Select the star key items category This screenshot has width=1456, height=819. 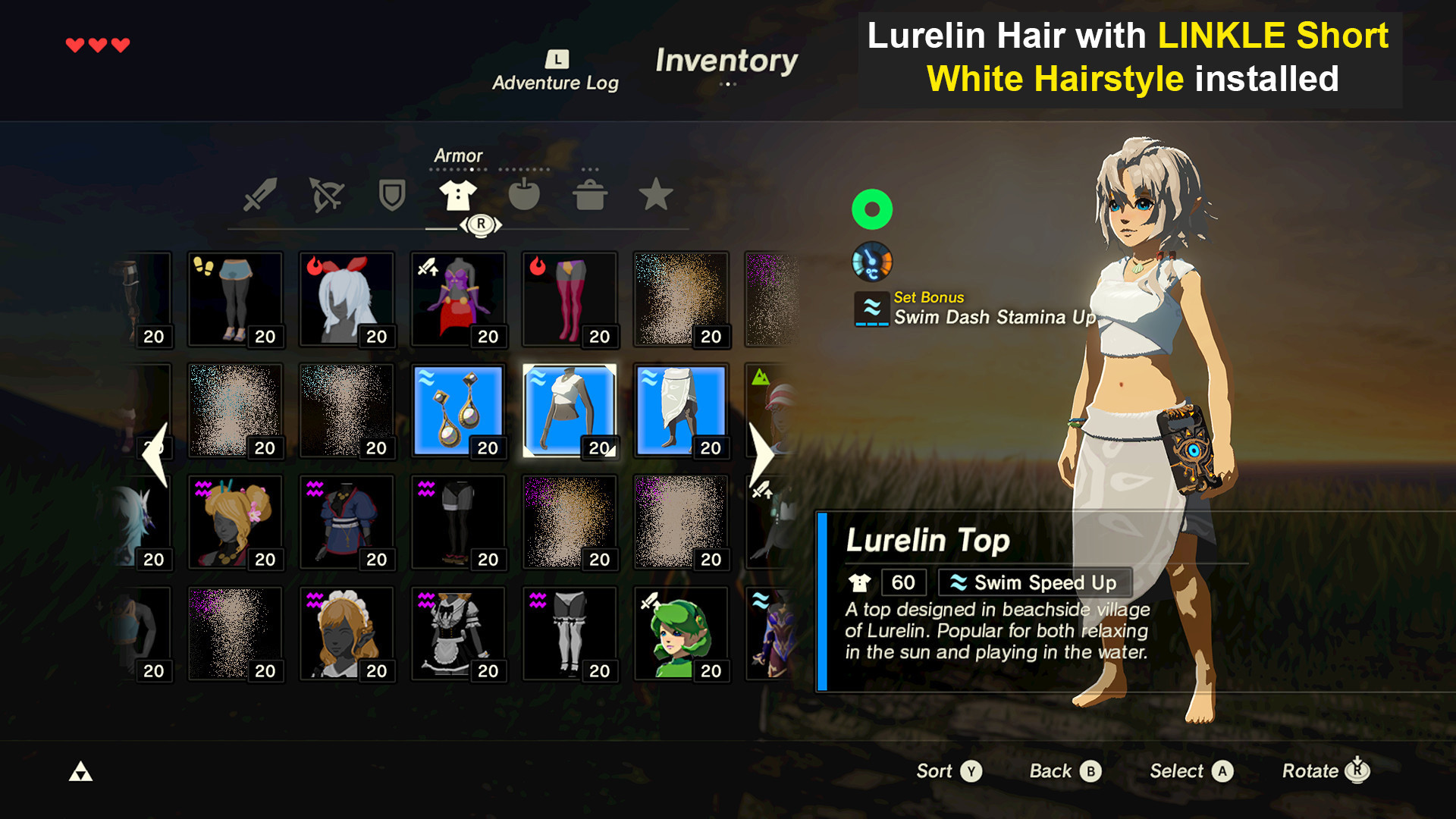coord(657,195)
